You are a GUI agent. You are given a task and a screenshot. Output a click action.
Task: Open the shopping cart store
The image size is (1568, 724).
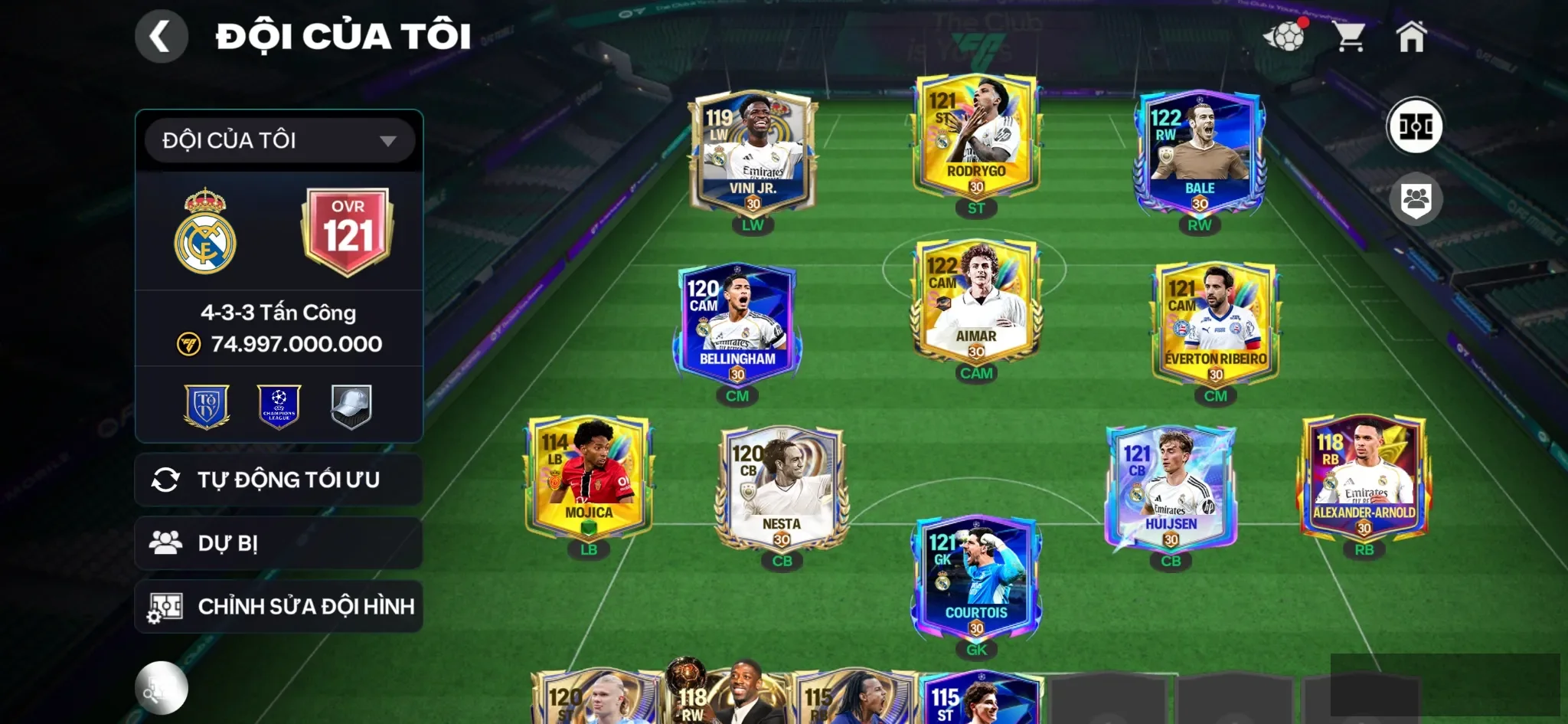click(1350, 36)
